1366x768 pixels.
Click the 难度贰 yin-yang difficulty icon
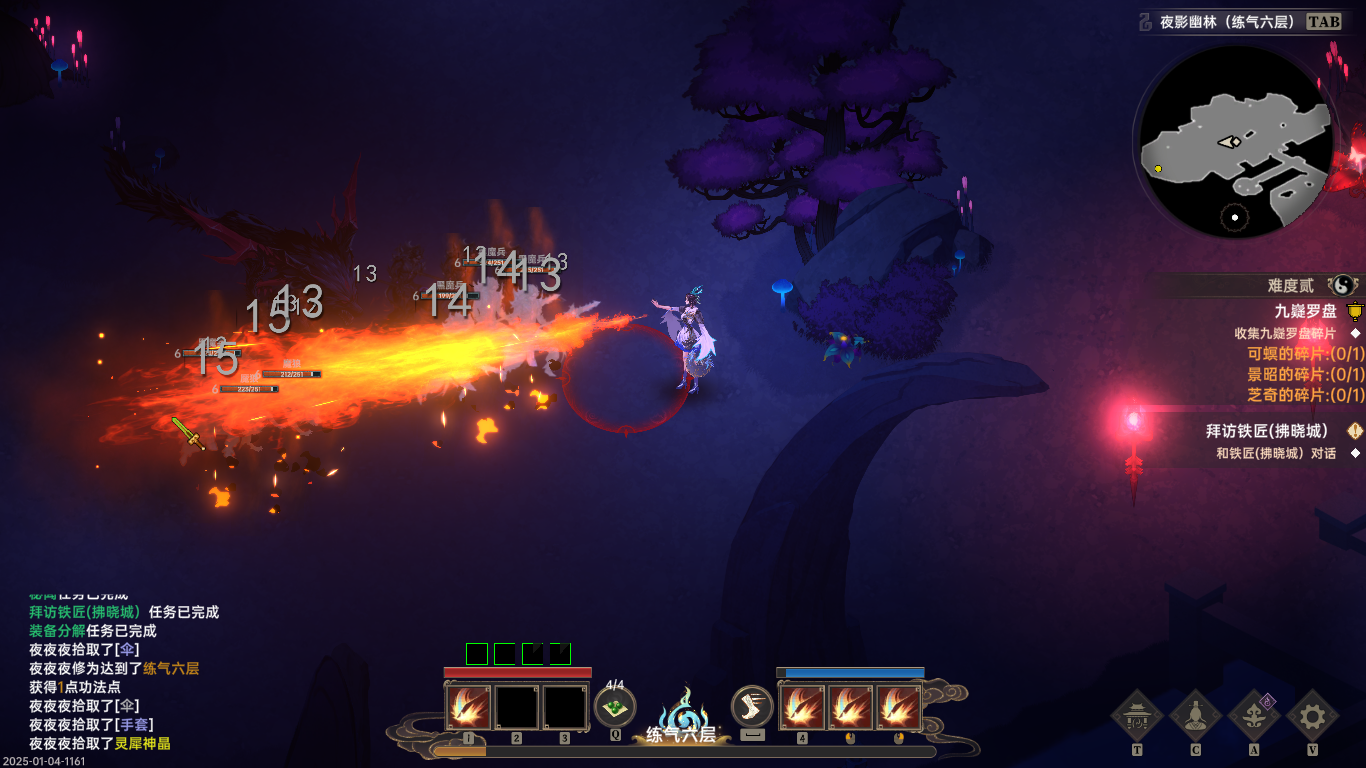pos(1343,286)
